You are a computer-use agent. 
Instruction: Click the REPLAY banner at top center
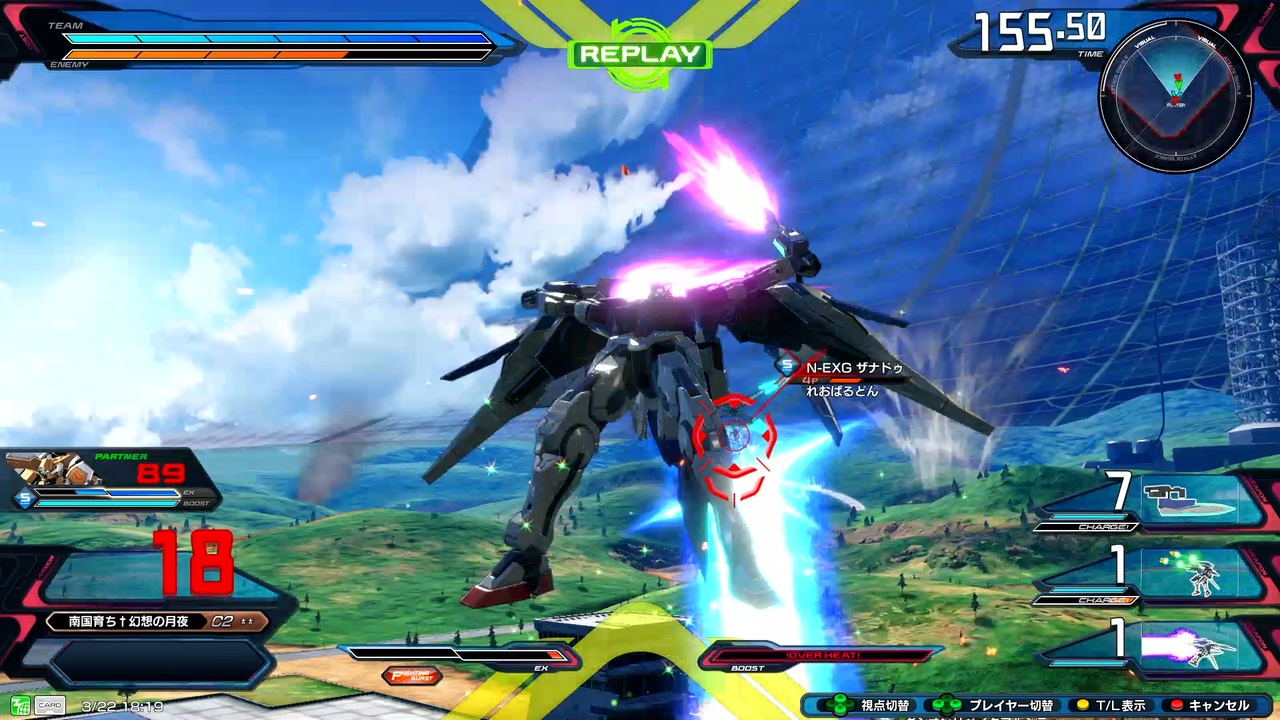point(638,55)
